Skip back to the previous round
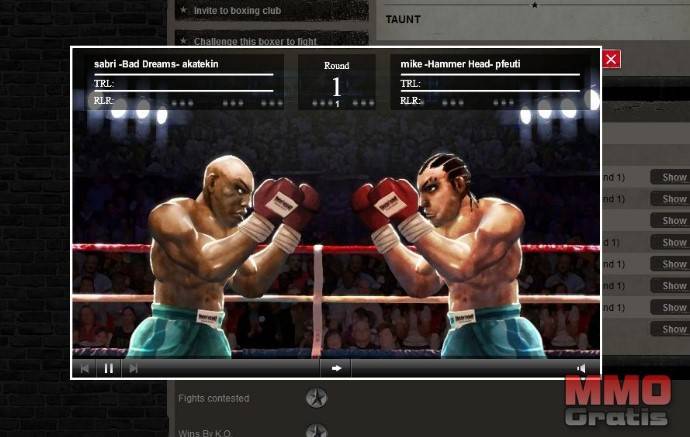 pyautogui.click(x=84, y=368)
